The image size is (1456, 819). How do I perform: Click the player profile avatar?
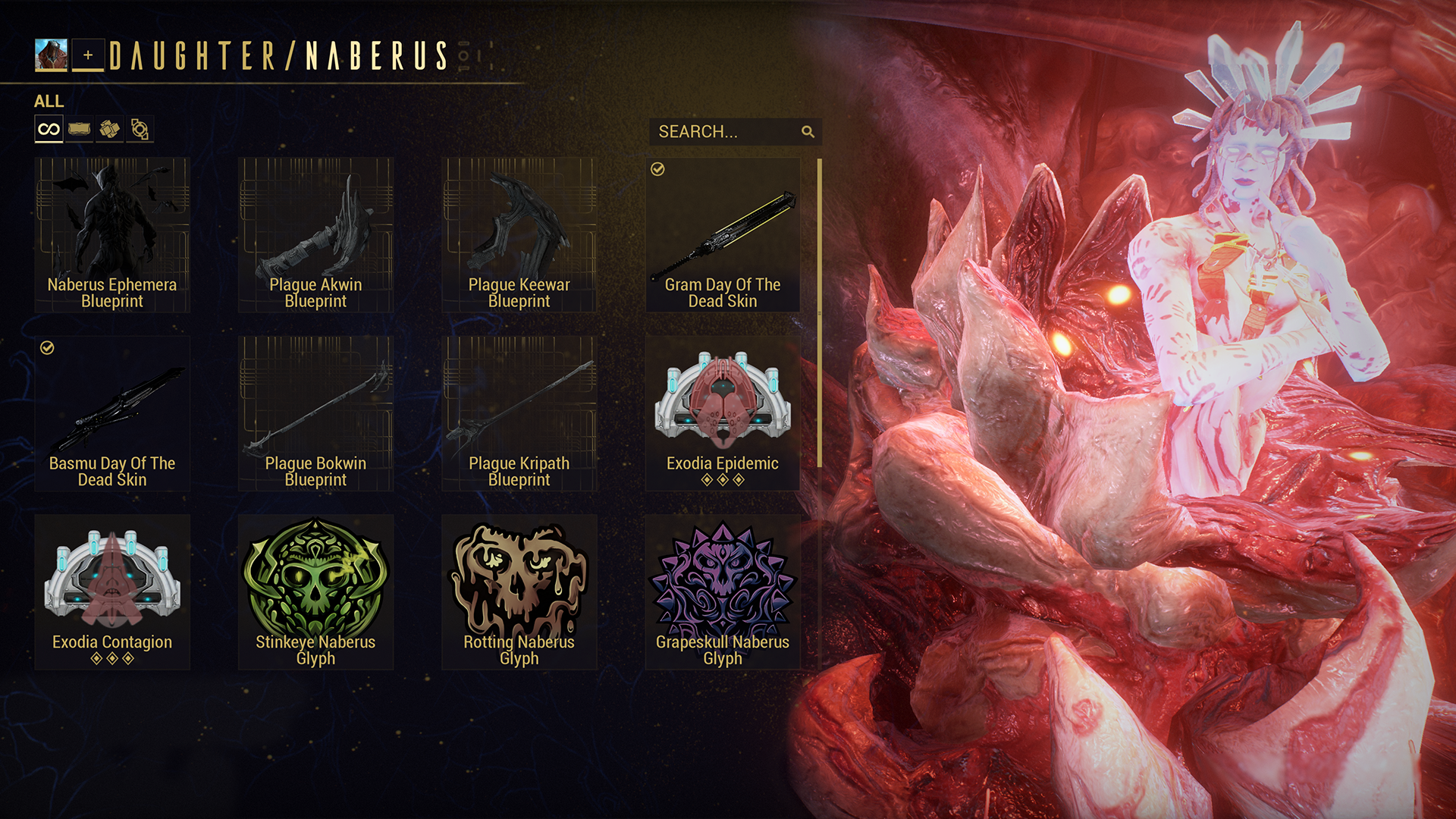(x=51, y=55)
